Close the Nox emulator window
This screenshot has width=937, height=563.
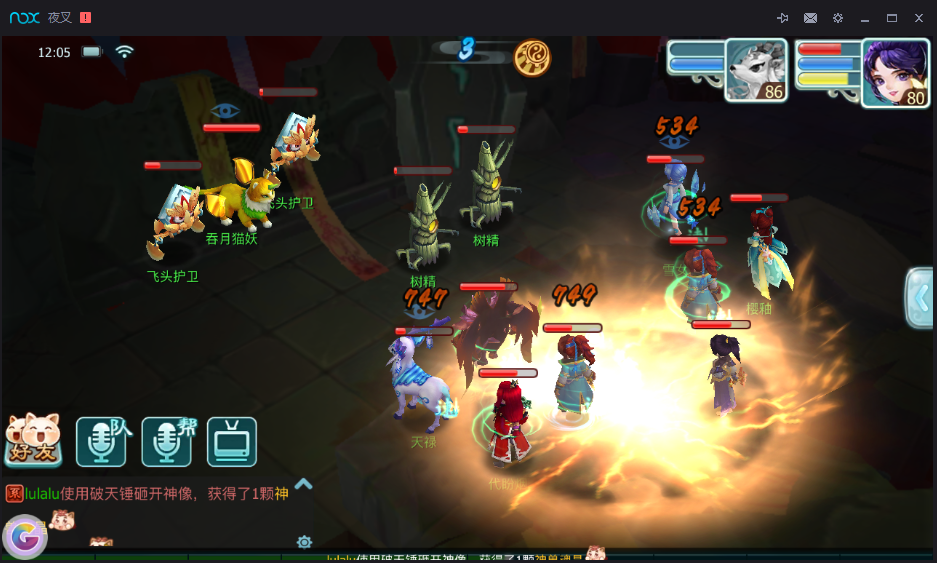(919, 18)
